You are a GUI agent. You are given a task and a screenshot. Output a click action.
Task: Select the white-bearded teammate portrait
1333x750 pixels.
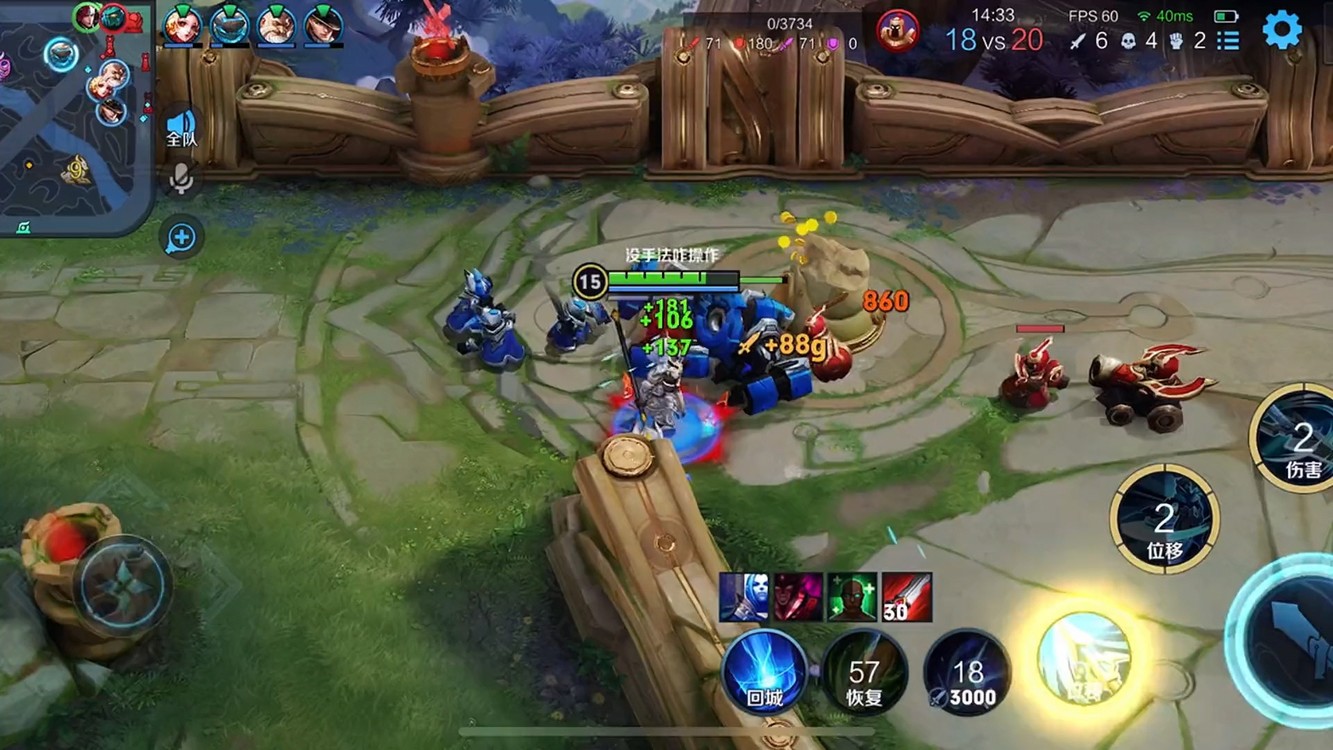coord(276,24)
